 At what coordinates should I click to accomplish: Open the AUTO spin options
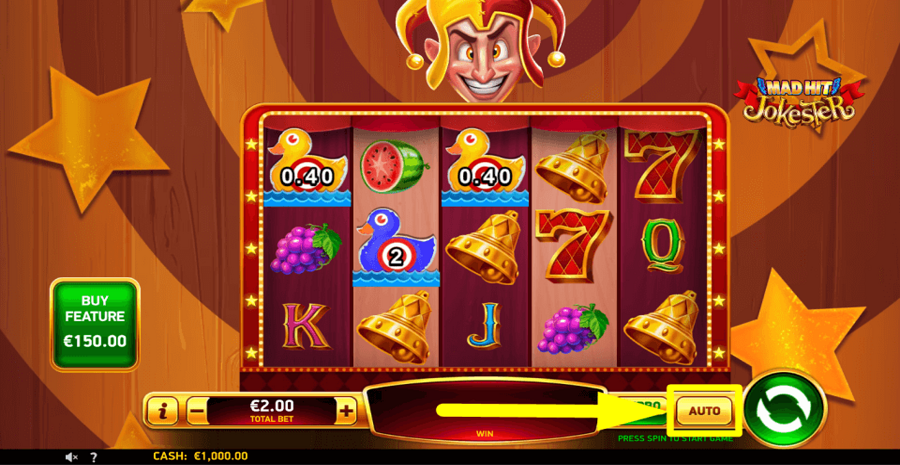click(x=704, y=410)
